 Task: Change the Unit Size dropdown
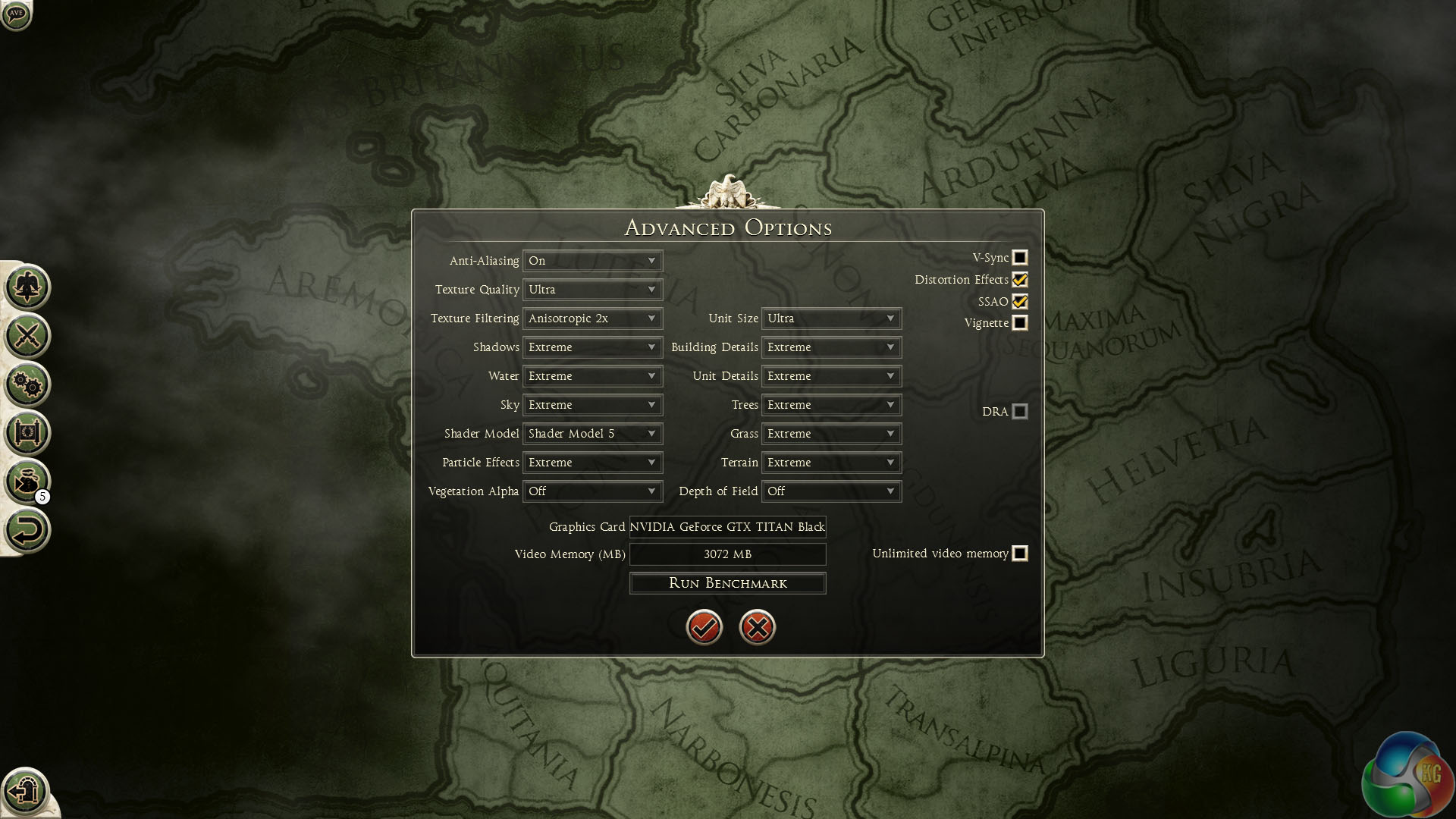pos(831,318)
